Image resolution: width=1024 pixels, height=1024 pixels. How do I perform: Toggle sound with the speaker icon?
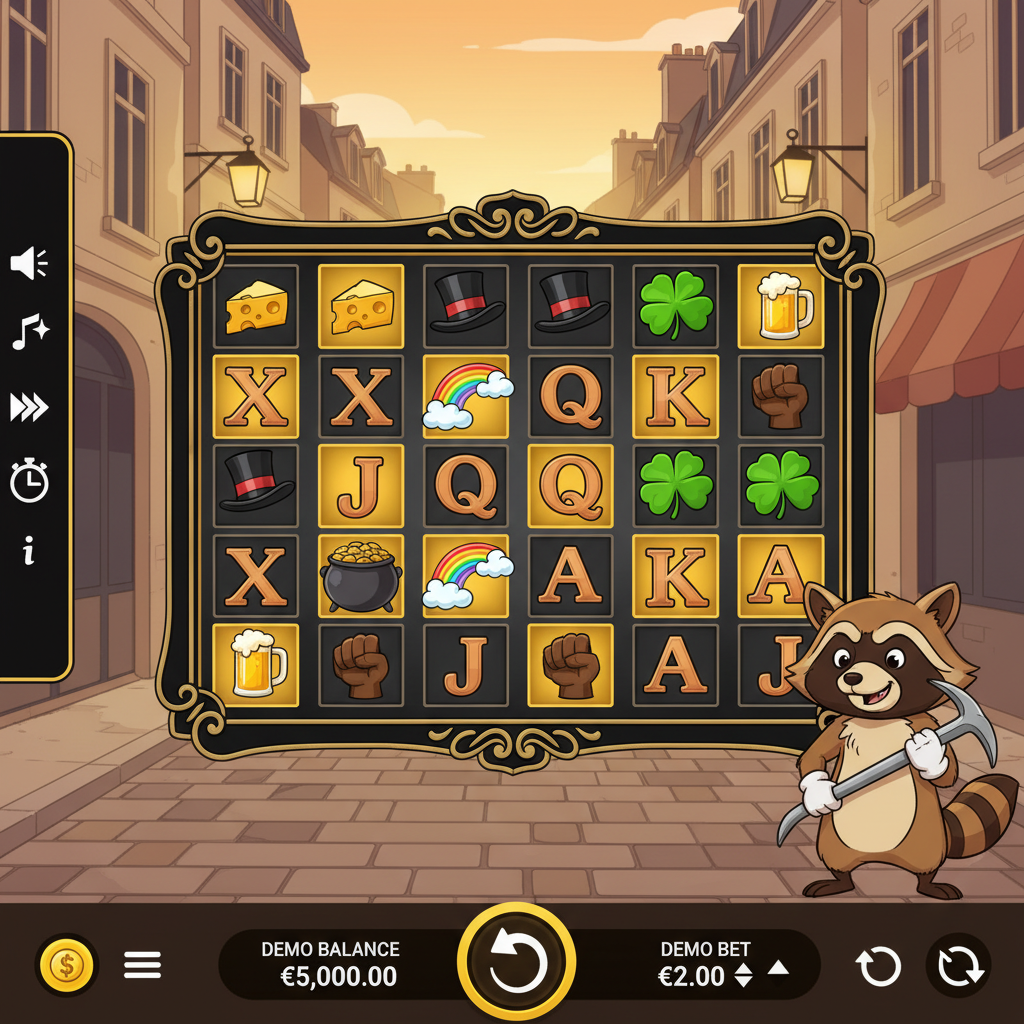(x=30, y=264)
